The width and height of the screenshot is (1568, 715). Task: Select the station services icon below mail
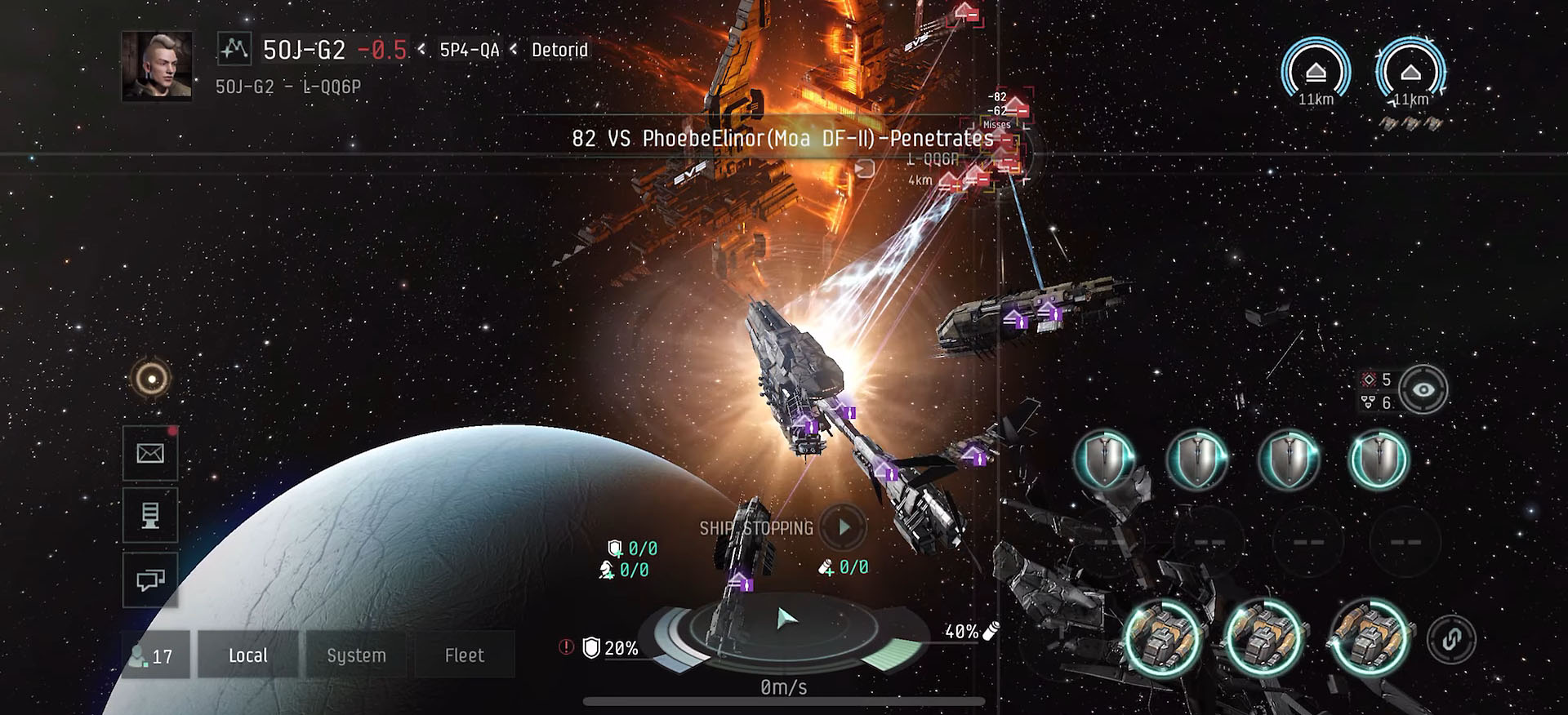[149, 517]
